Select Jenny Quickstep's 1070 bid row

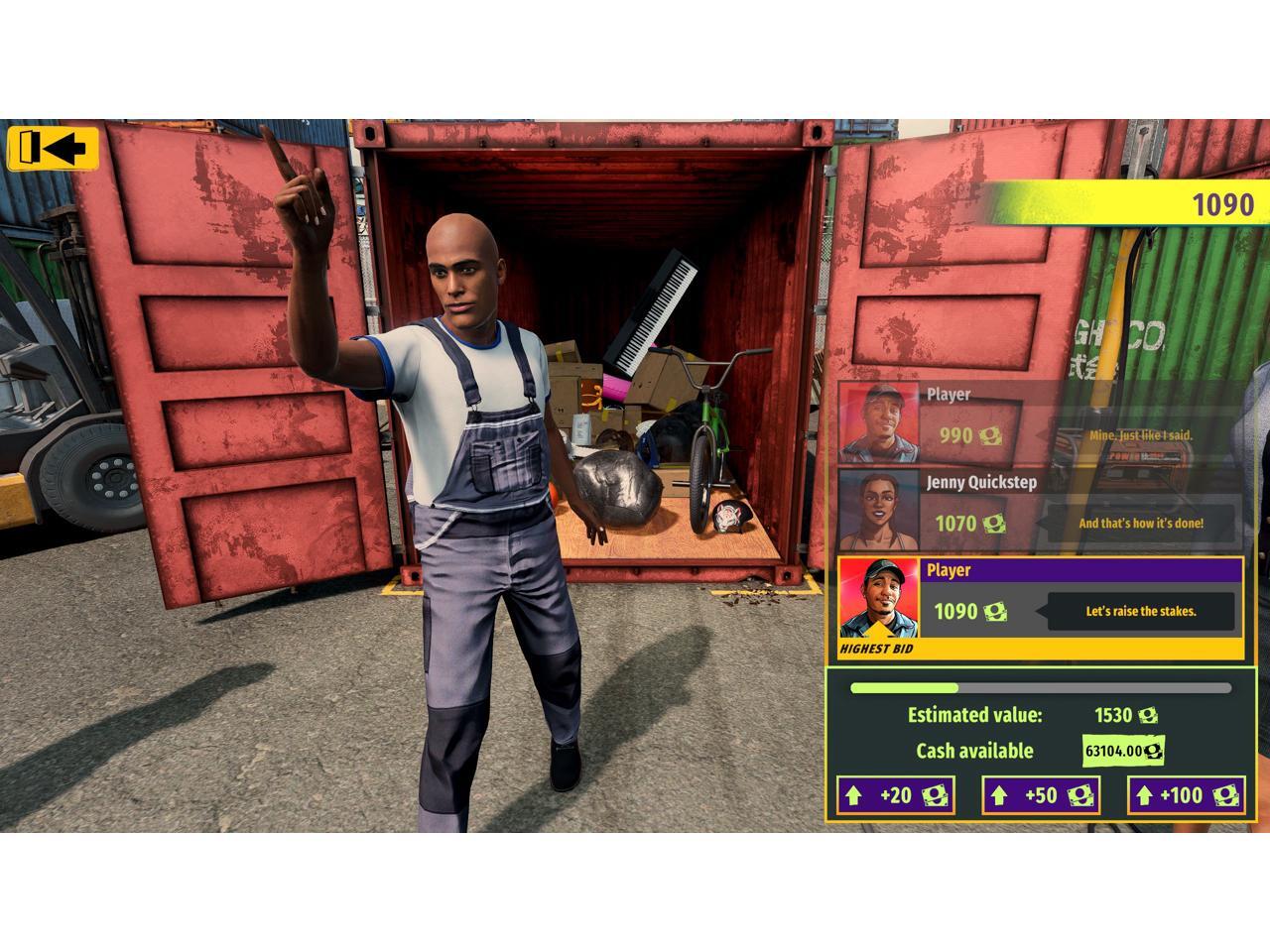(1040, 510)
